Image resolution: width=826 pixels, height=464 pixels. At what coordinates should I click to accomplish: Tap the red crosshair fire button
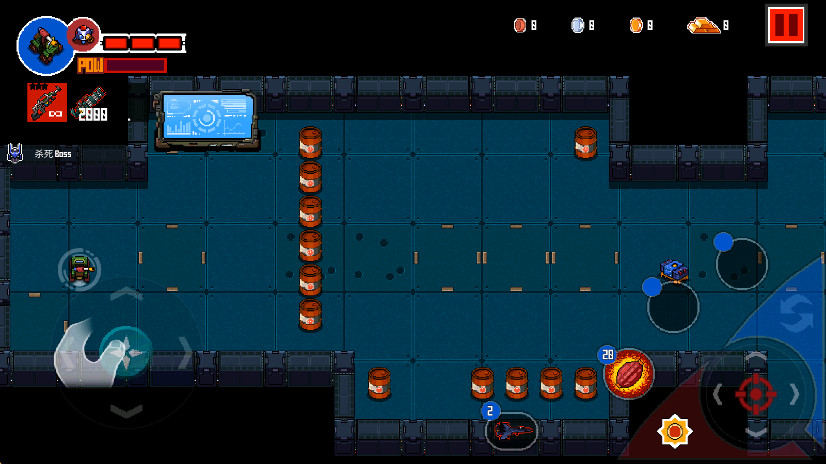click(756, 393)
